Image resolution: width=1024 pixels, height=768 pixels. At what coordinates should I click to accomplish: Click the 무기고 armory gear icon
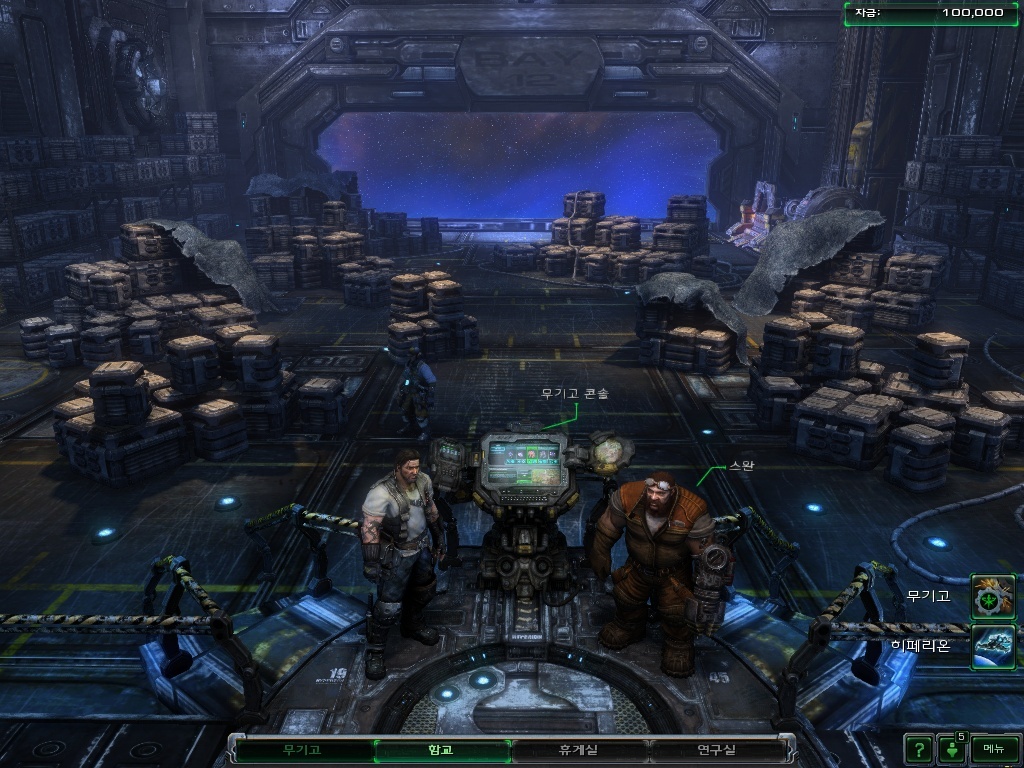[993, 596]
